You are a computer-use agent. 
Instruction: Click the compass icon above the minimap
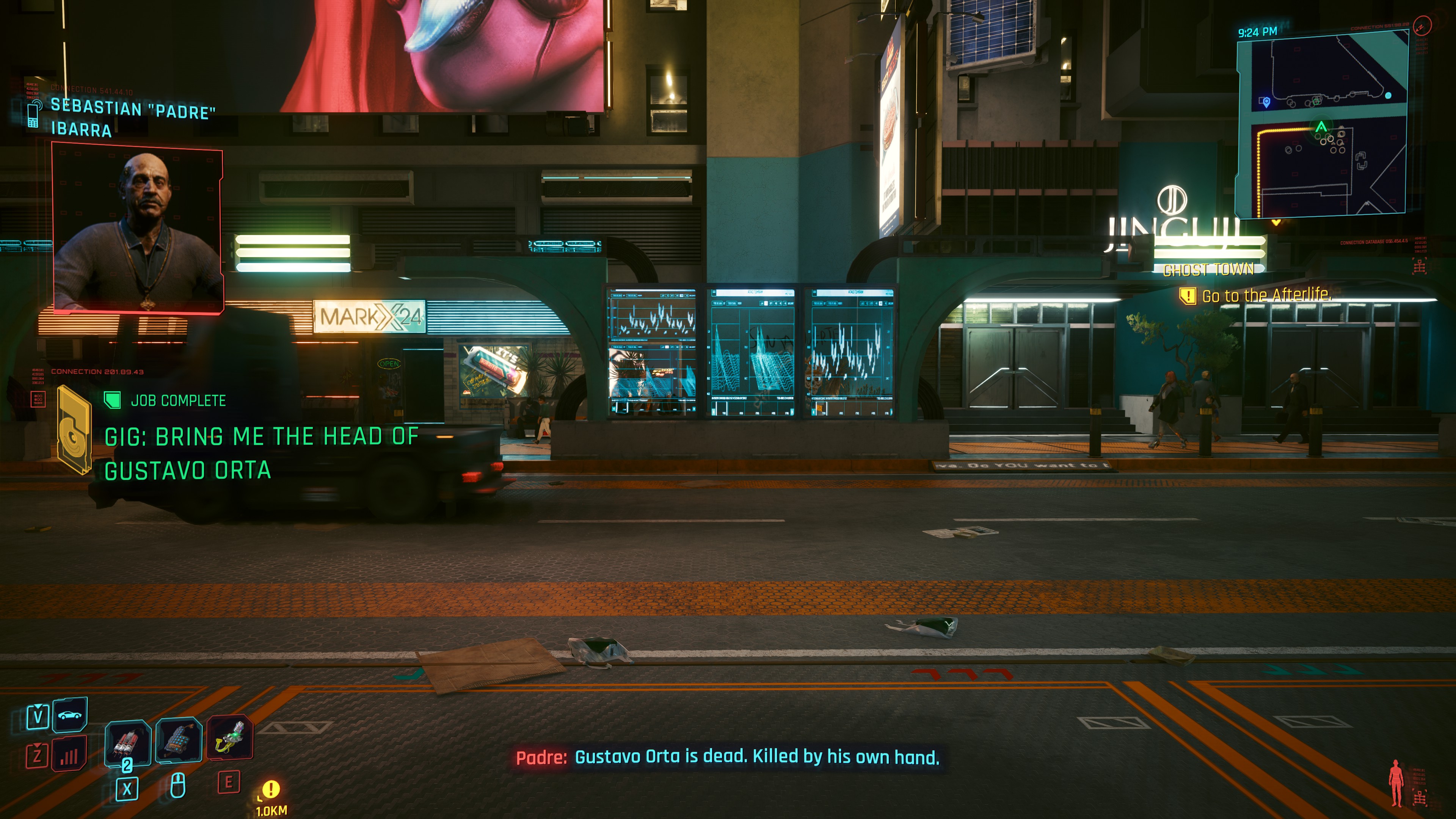pyautogui.click(x=1422, y=25)
